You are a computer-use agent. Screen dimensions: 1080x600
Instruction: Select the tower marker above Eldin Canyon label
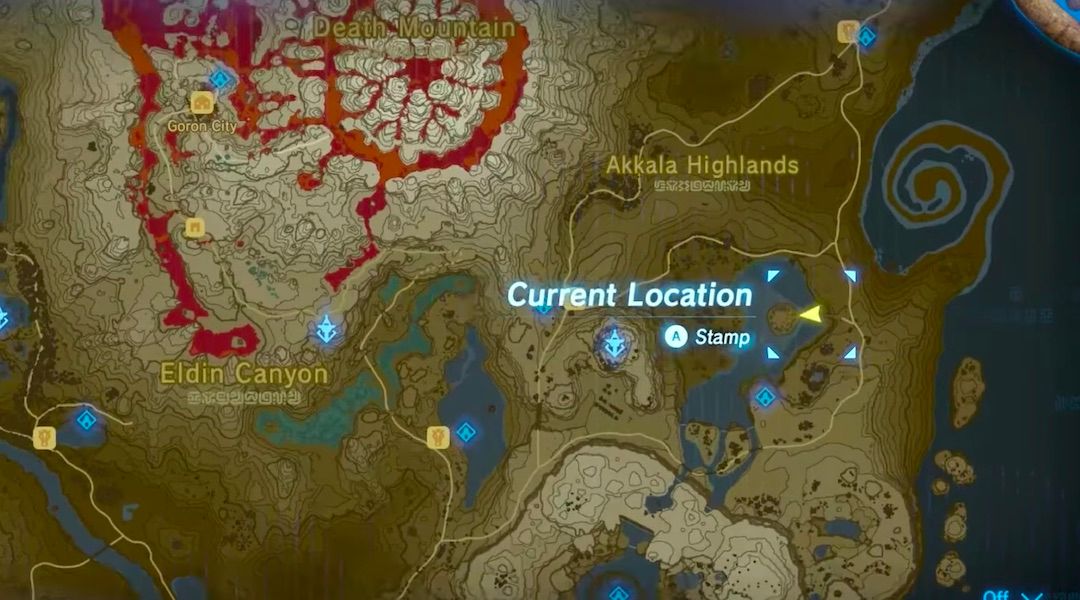click(x=326, y=328)
